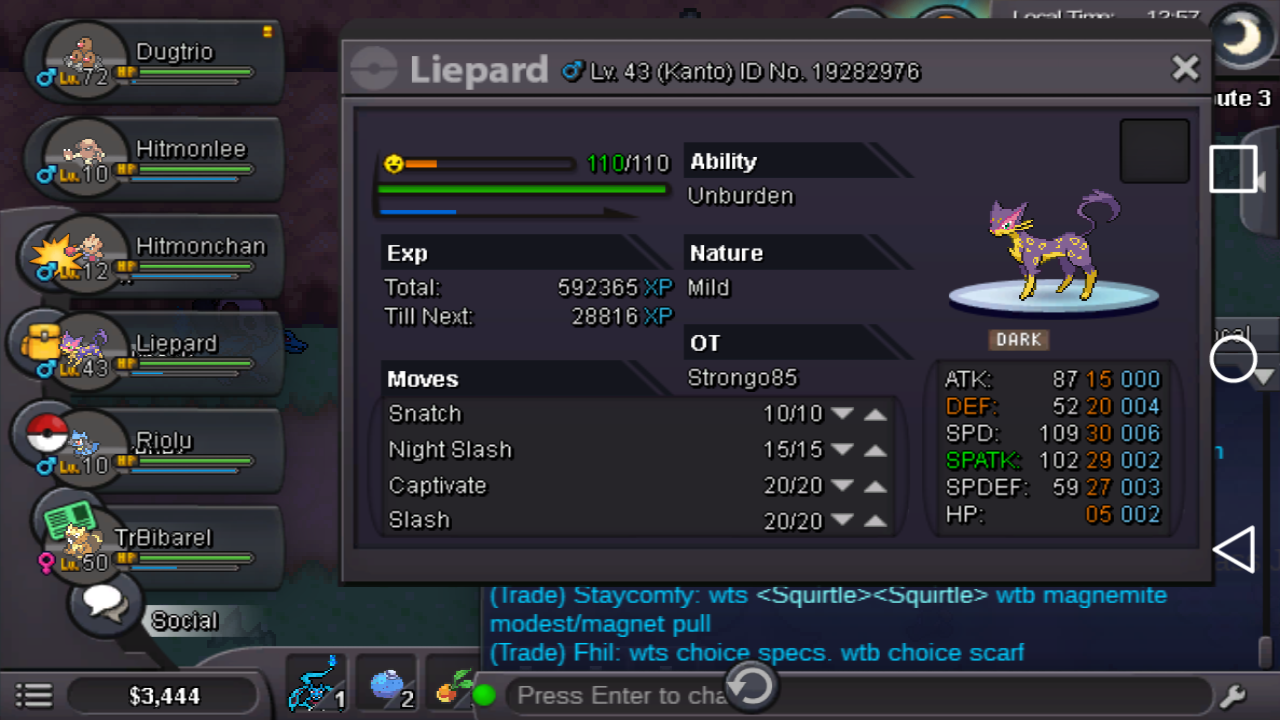Image resolution: width=1280 pixels, height=720 pixels.
Task: Tap the Android home circle button
Action: coord(1233,359)
